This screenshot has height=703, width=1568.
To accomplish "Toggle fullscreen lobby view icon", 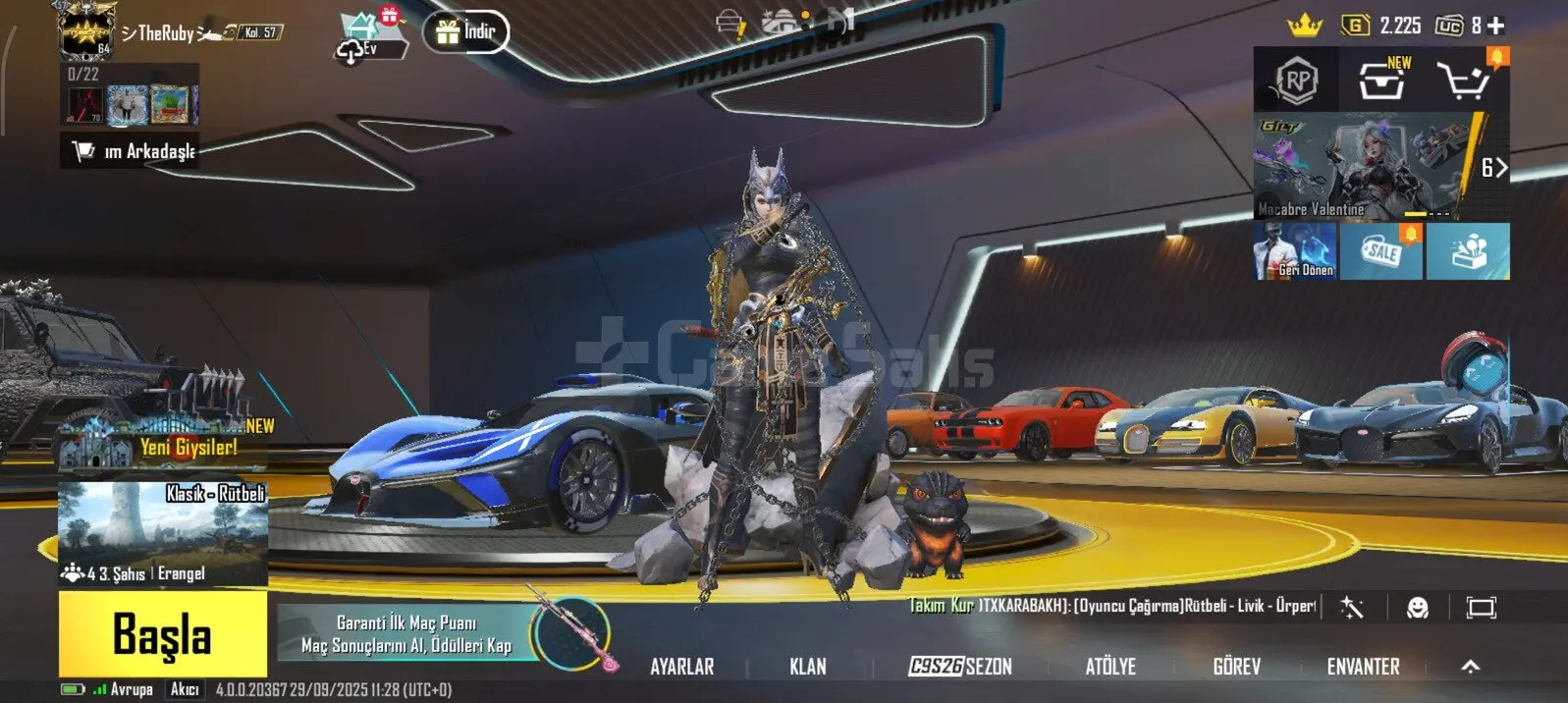I will click(x=1481, y=608).
